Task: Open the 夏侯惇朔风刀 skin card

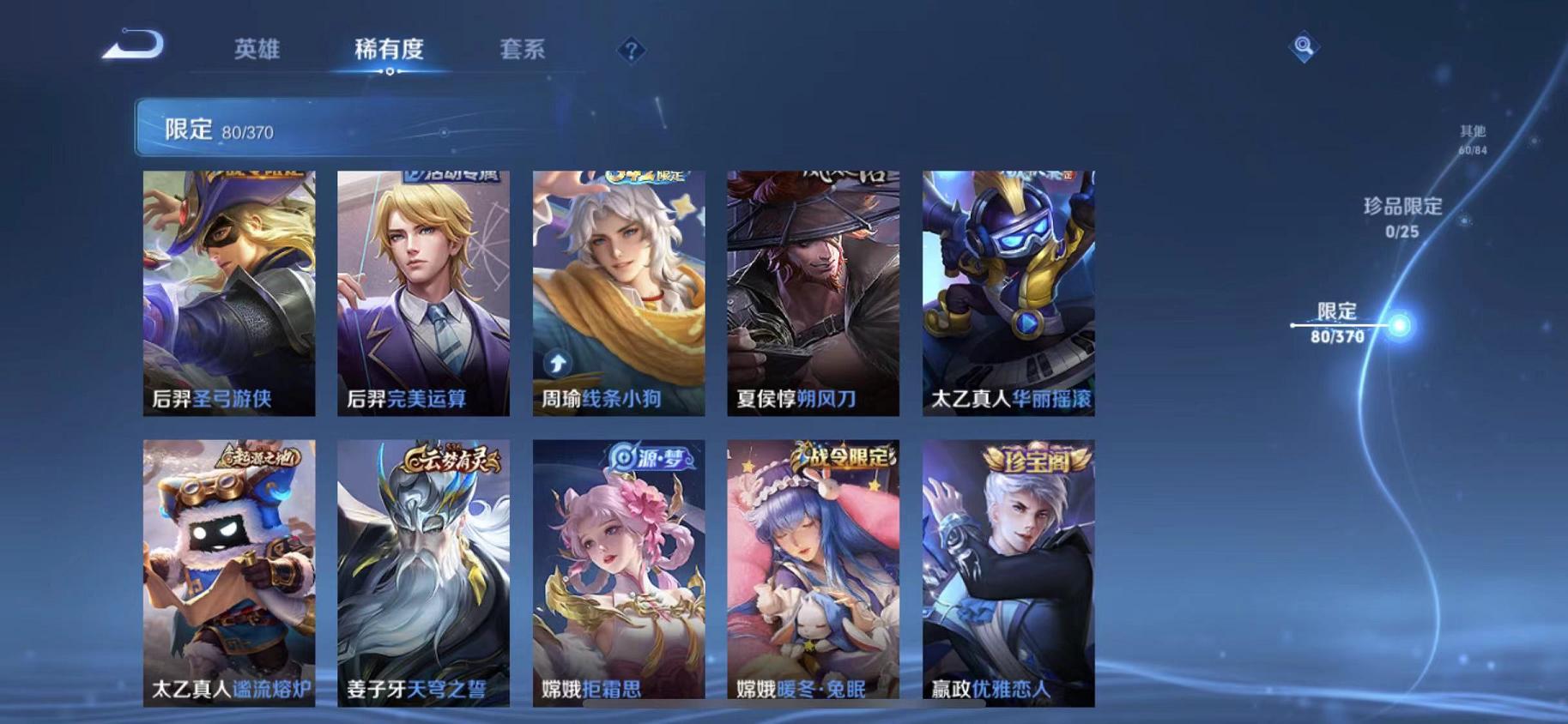Action: (x=811, y=292)
